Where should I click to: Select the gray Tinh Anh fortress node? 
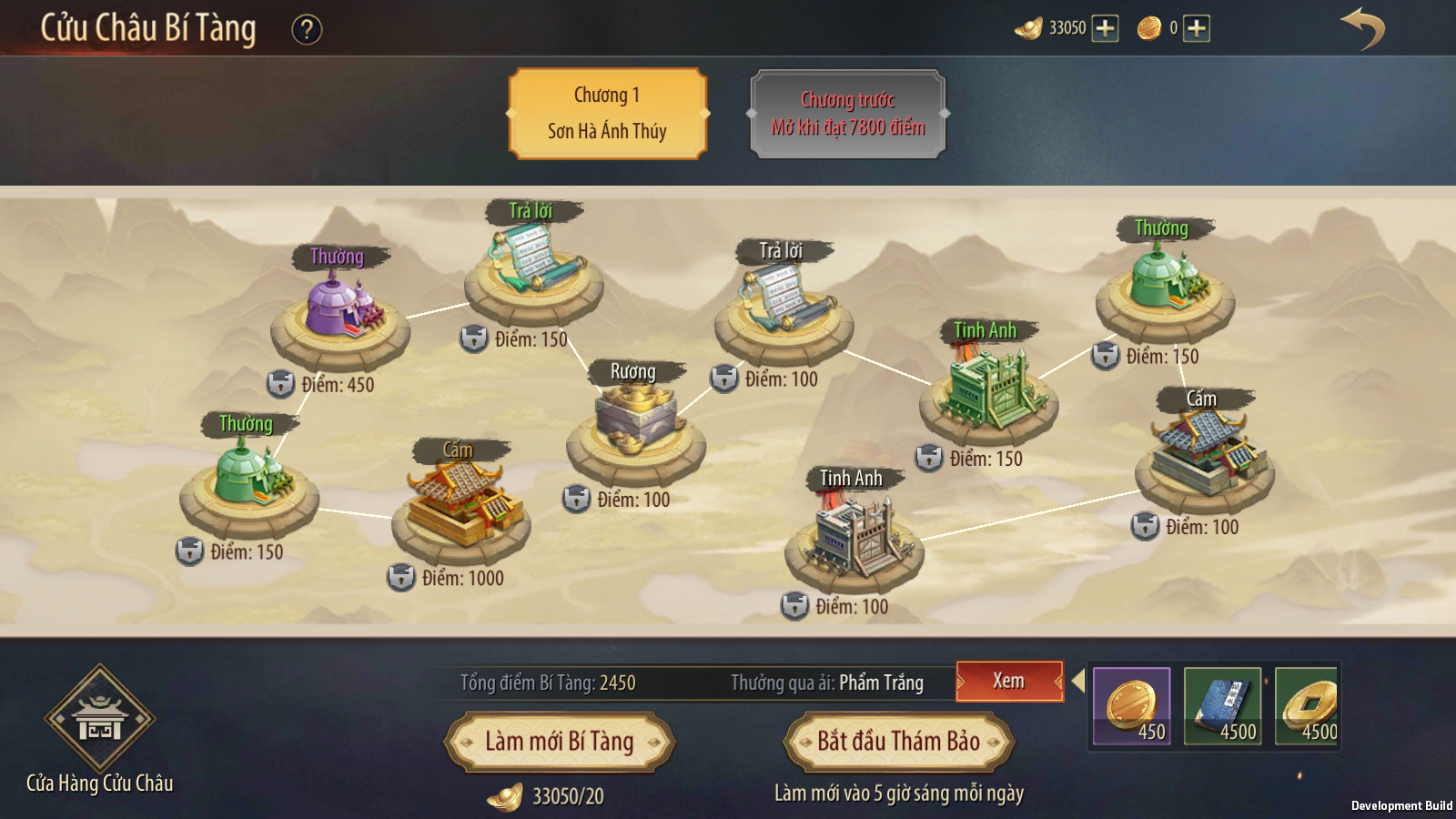[x=854, y=537]
